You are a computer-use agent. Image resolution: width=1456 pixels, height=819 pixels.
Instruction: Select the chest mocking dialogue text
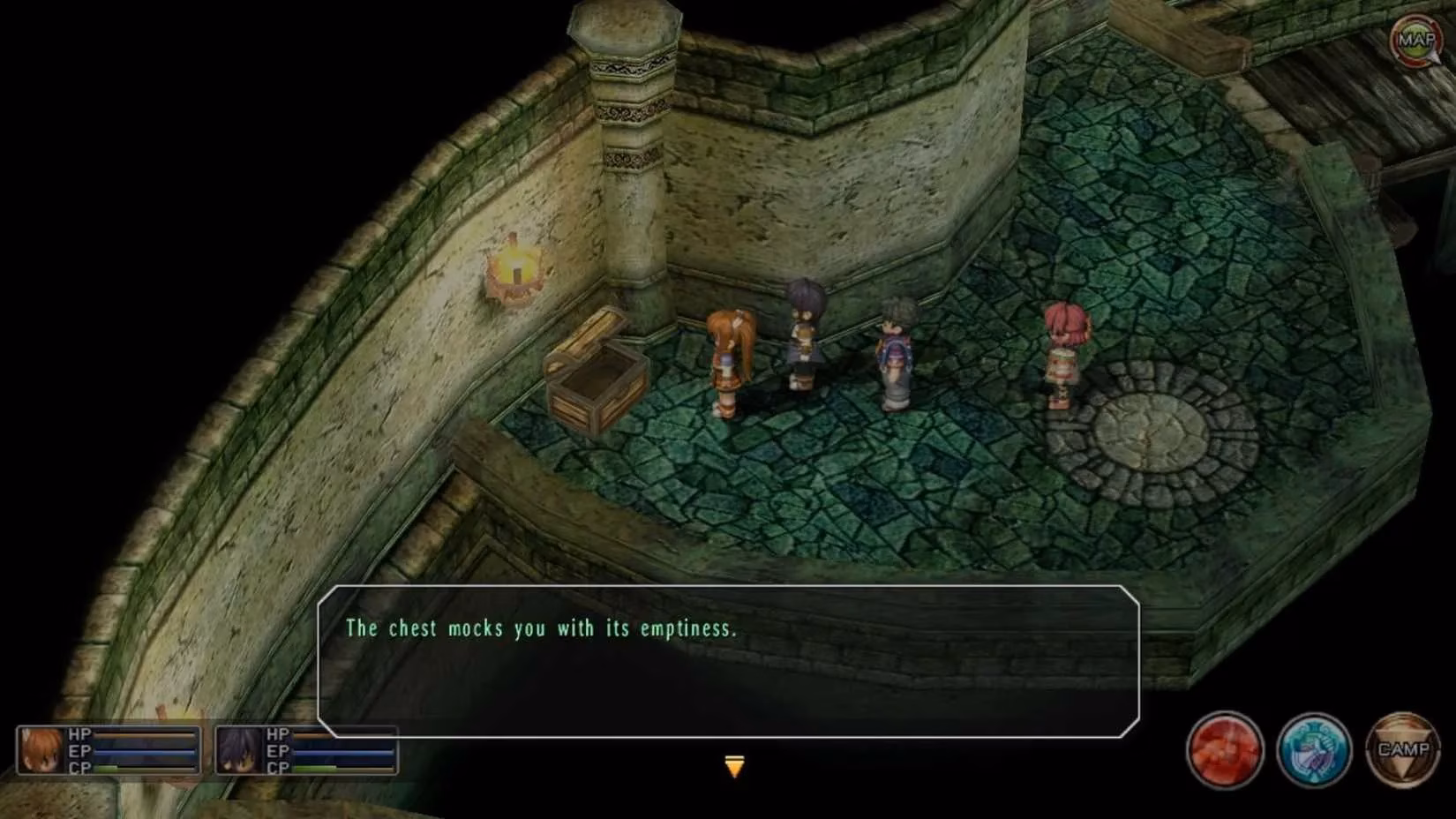pyautogui.click(x=543, y=628)
